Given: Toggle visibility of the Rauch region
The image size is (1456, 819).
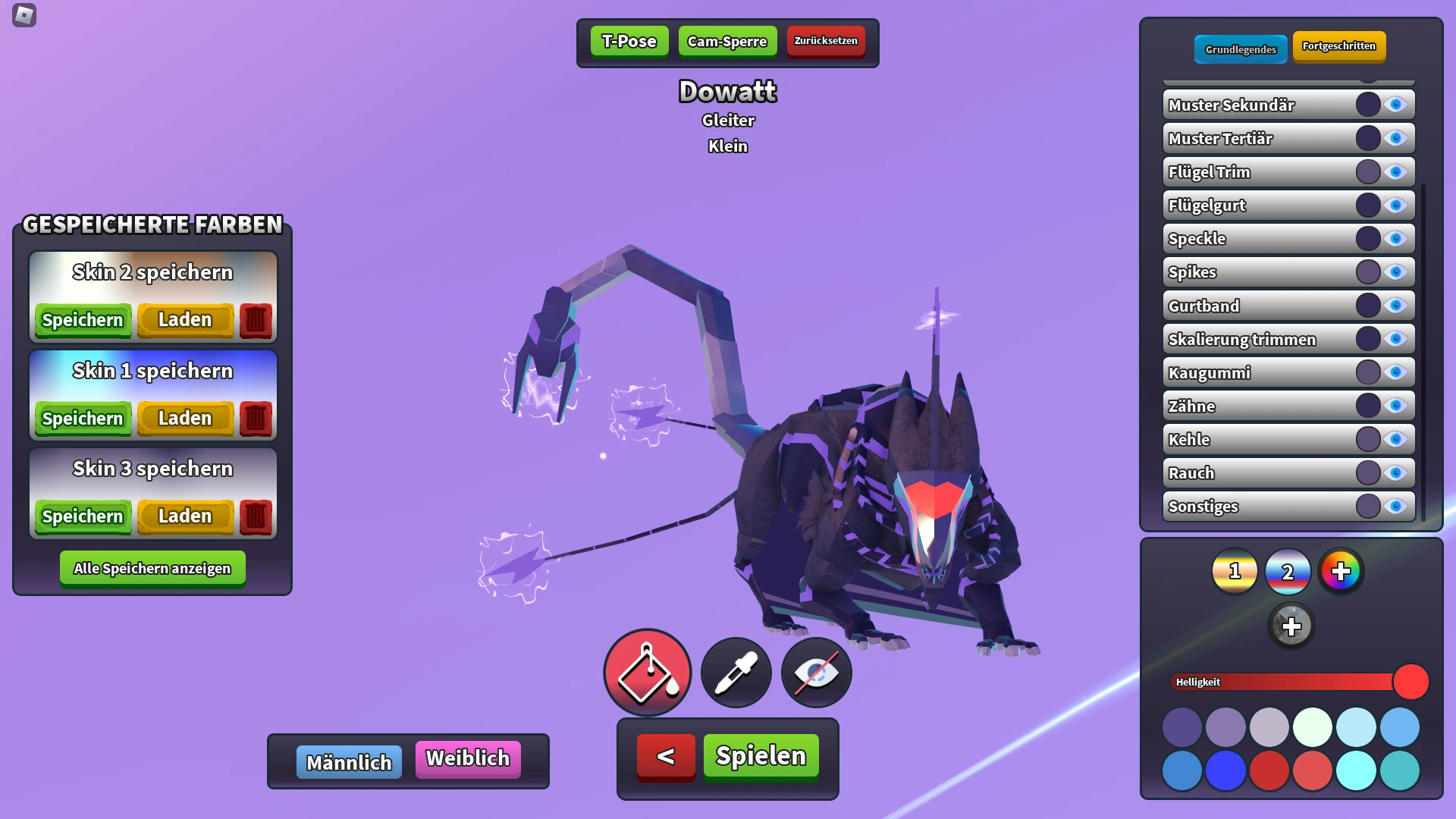Looking at the screenshot, I should (1395, 472).
